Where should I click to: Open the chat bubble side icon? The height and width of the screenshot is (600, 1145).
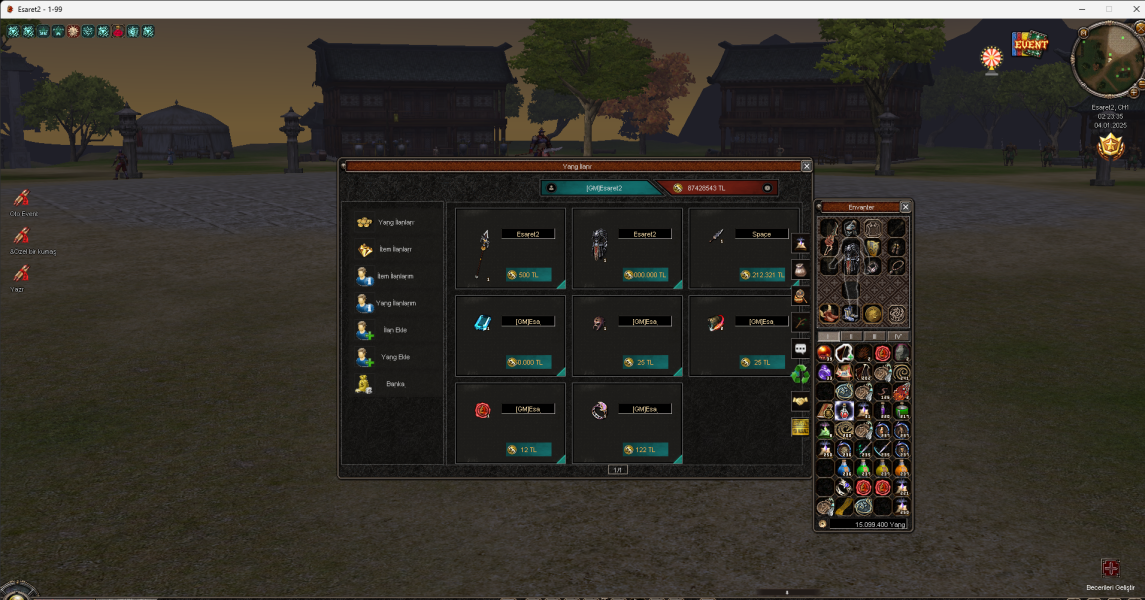pos(800,348)
